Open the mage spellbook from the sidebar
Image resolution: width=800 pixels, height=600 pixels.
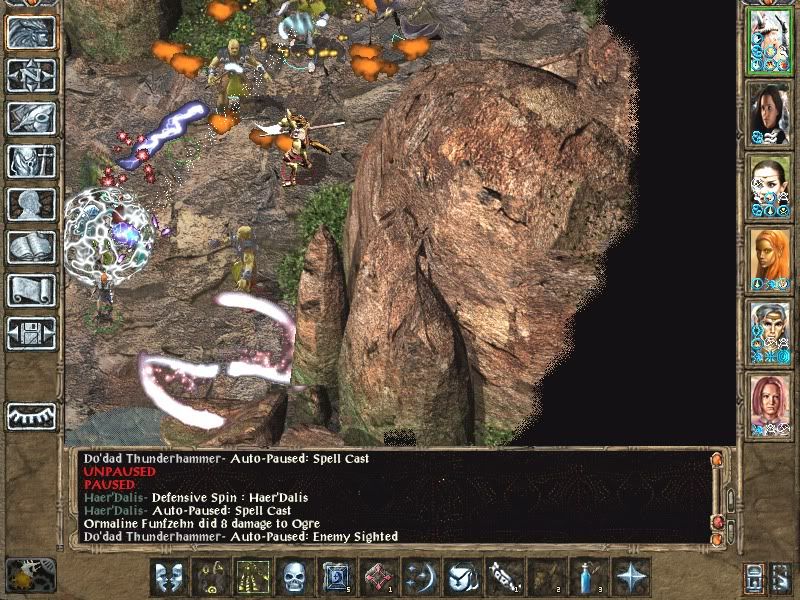point(31,247)
